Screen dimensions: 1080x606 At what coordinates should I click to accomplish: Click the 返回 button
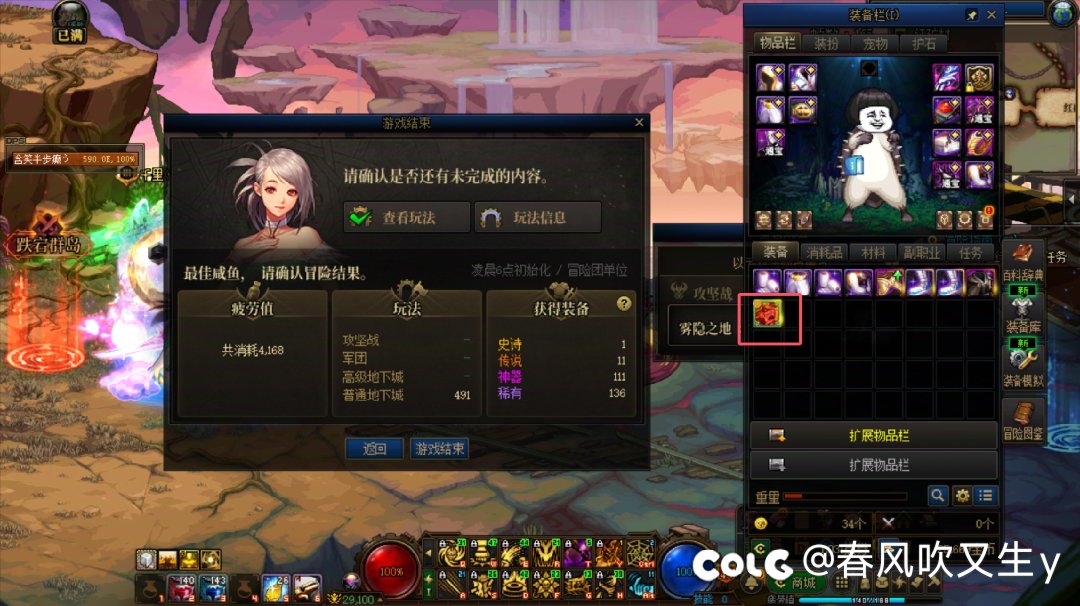coord(374,449)
